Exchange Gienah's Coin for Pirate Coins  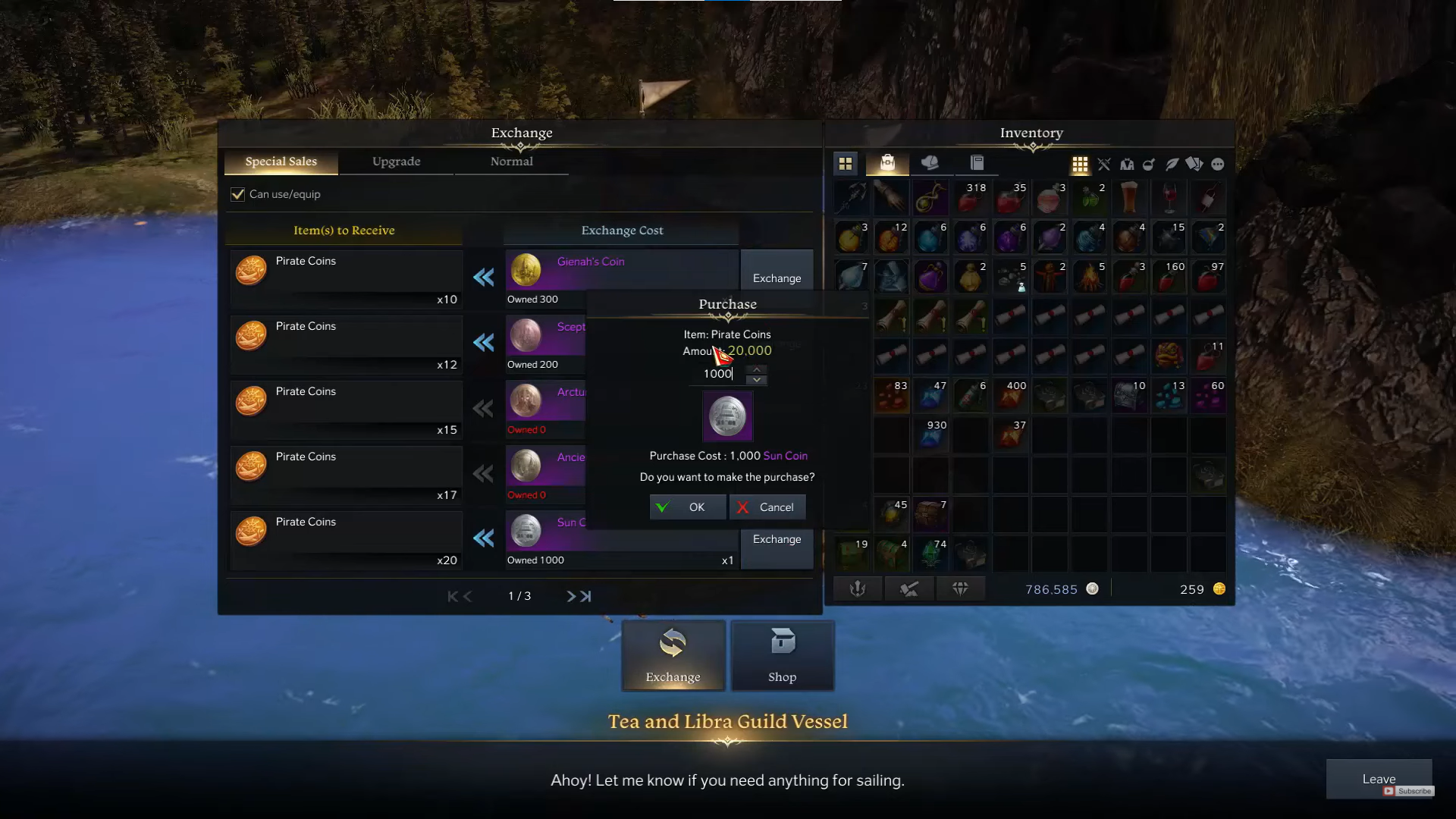(777, 278)
